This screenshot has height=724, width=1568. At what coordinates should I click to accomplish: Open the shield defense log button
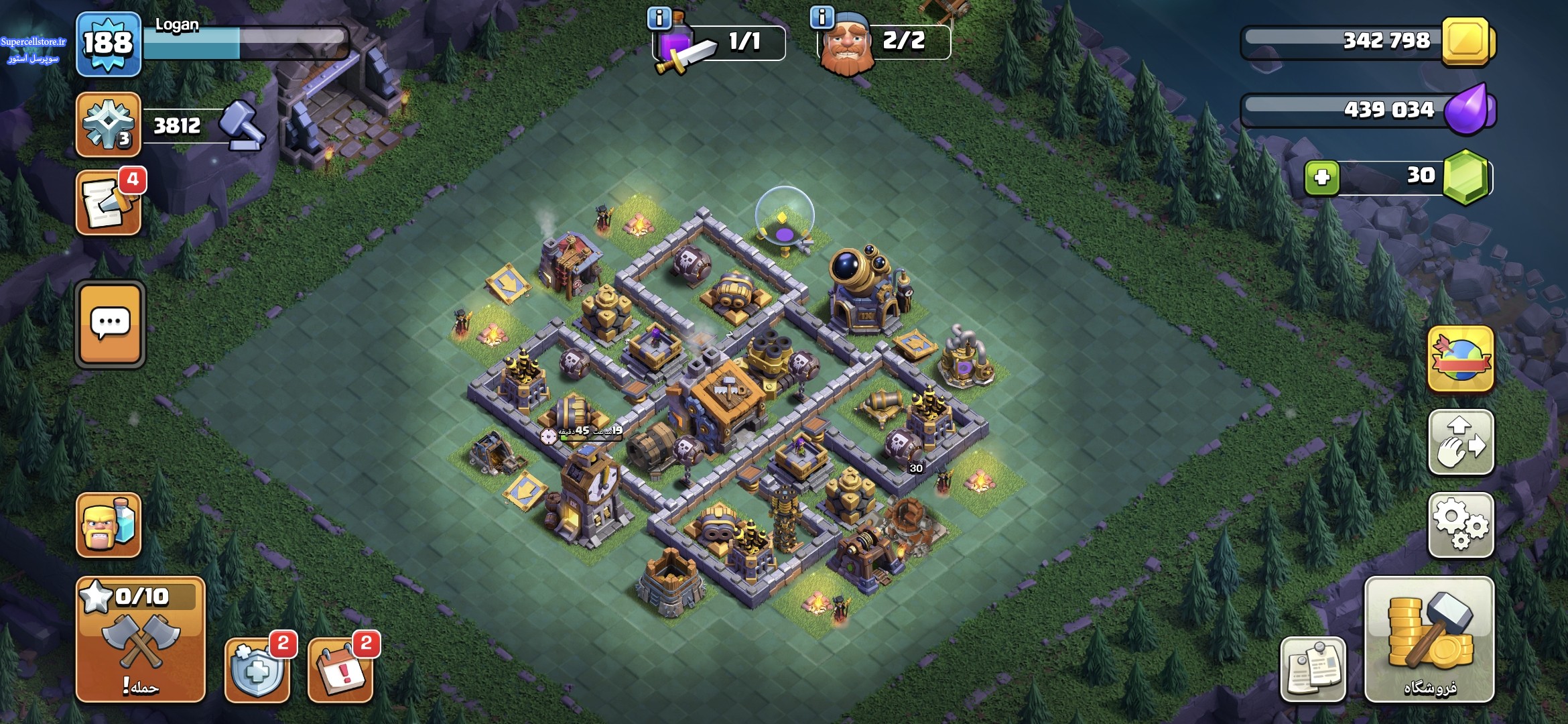coord(257,669)
